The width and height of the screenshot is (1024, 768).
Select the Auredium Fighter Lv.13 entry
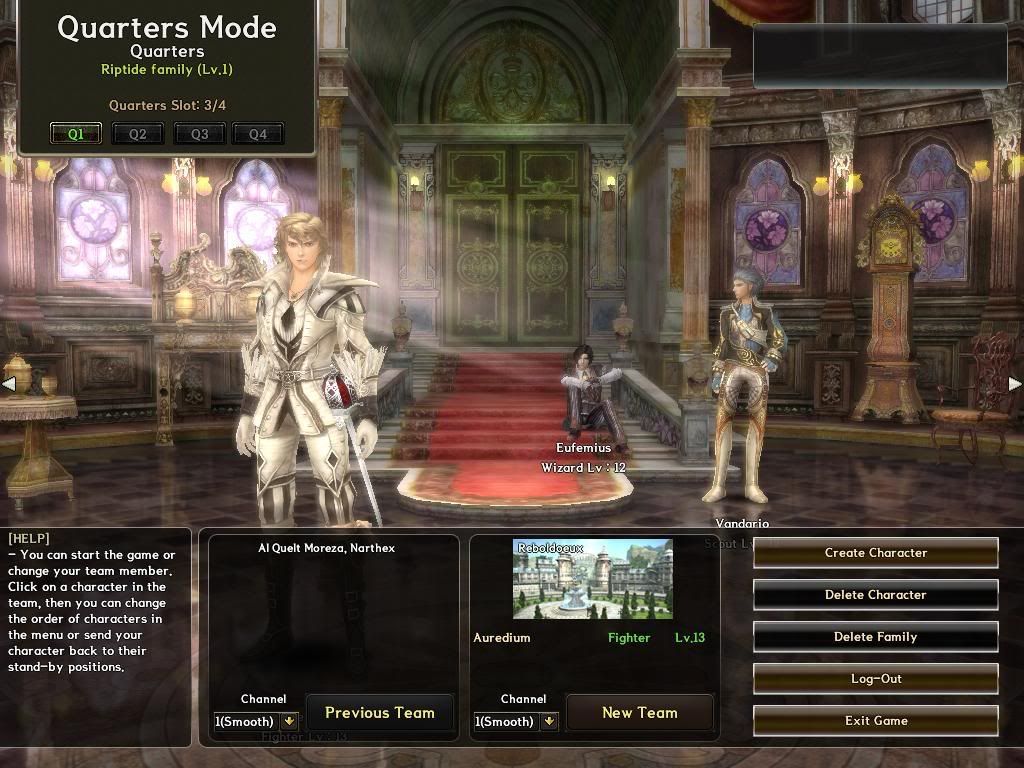point(590,638)
